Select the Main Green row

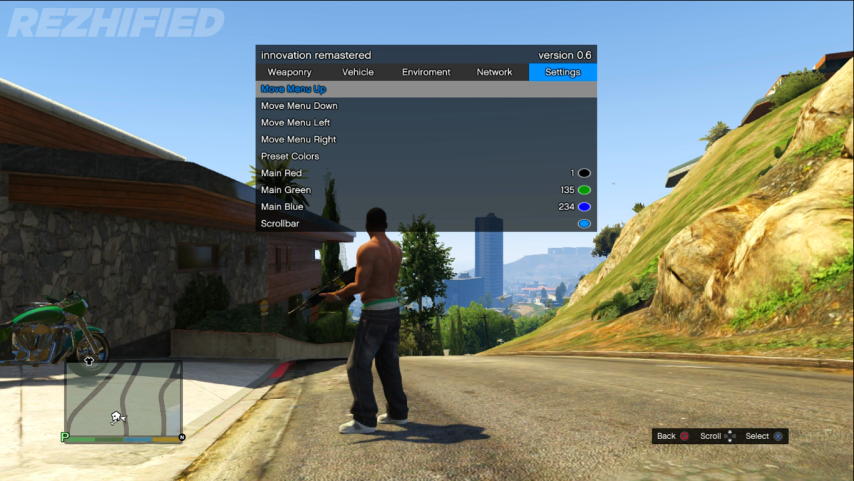point(286,190)
